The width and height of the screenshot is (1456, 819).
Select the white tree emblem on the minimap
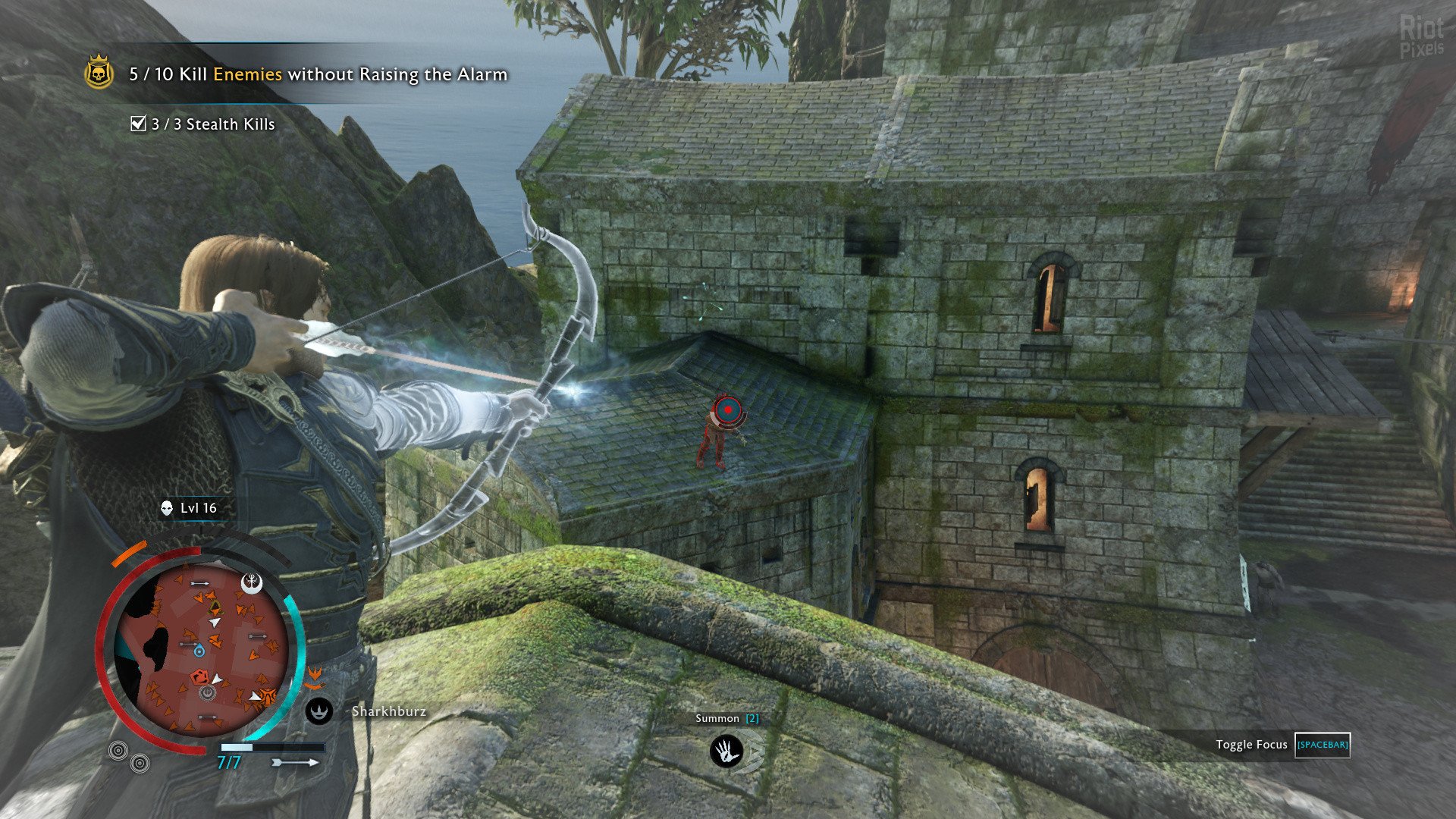tap(252, 582)
